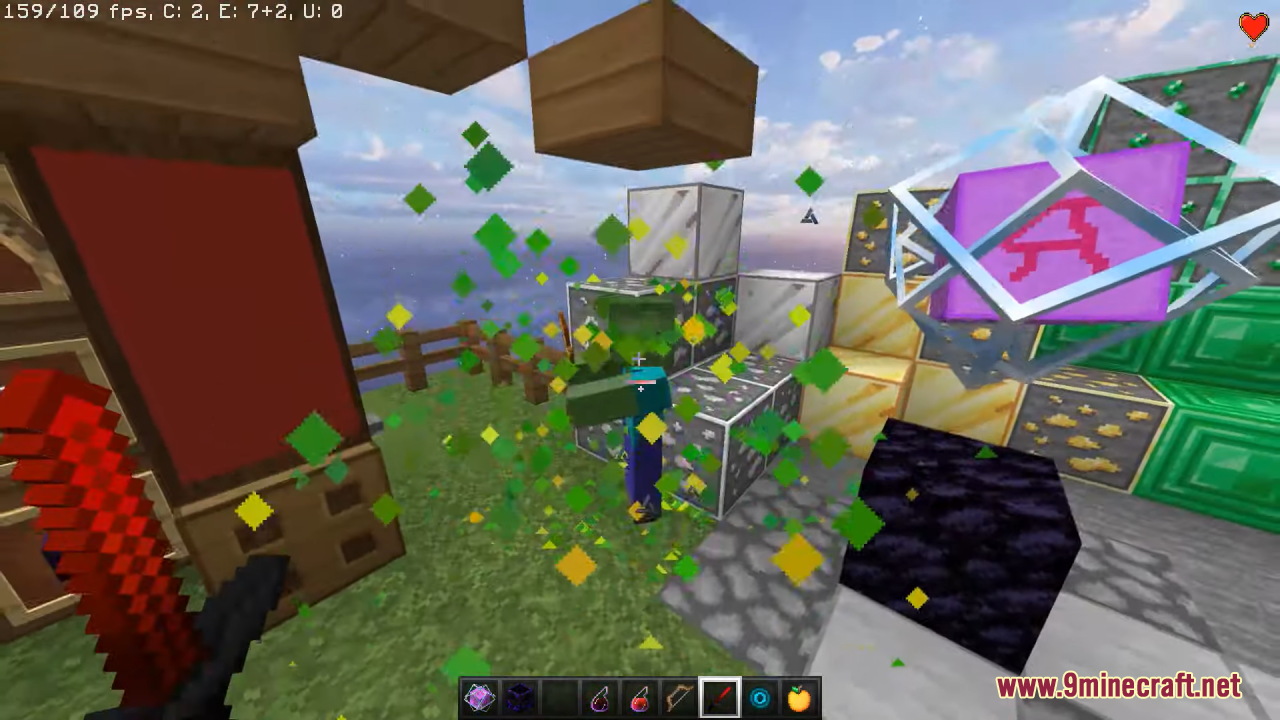Screen dimensions: 1280x720
Task: Select the red splash potion in the hotbar
Action: (640, 697)
